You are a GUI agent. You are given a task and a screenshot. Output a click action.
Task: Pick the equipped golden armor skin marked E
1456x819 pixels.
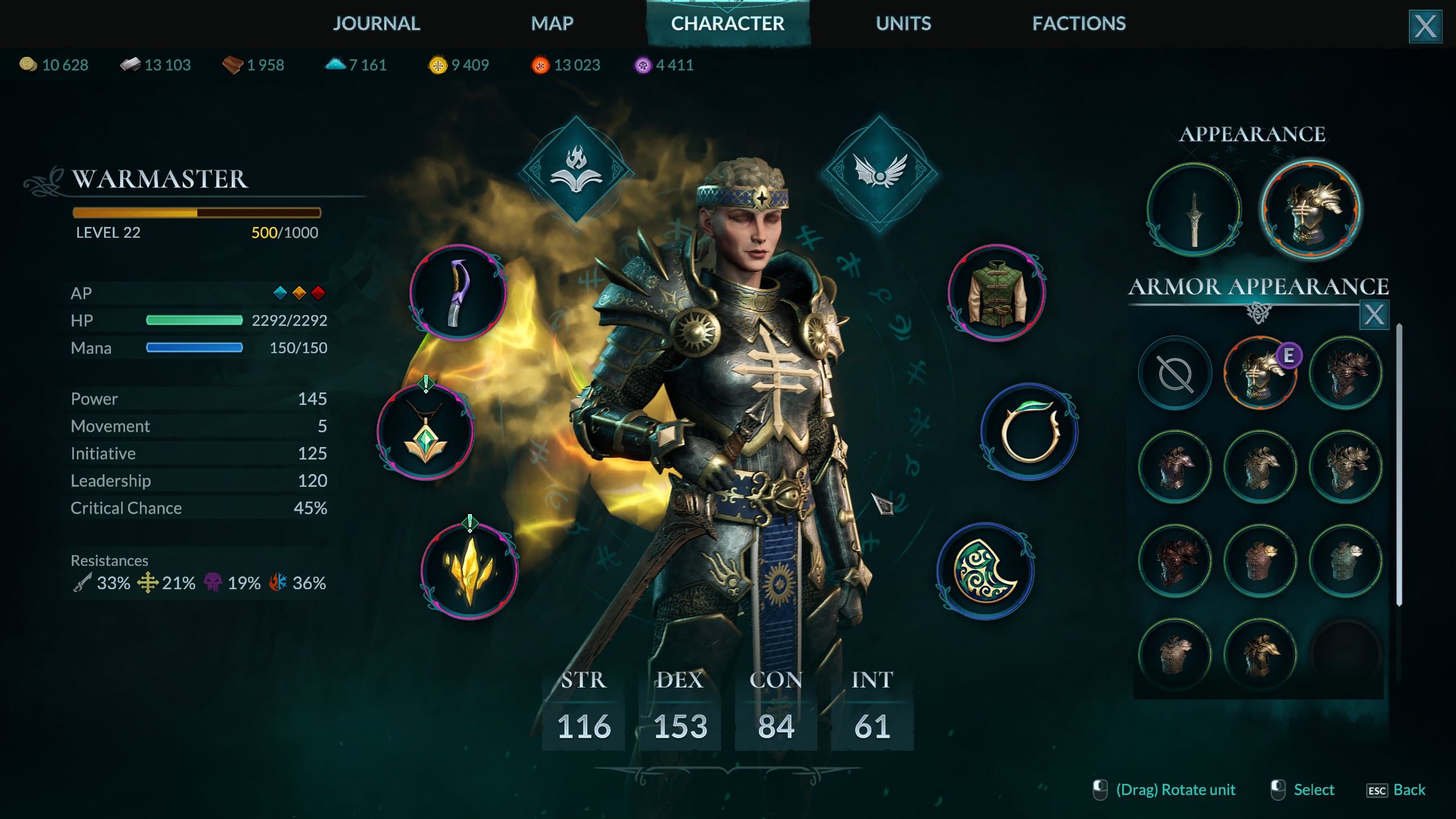1260,373
